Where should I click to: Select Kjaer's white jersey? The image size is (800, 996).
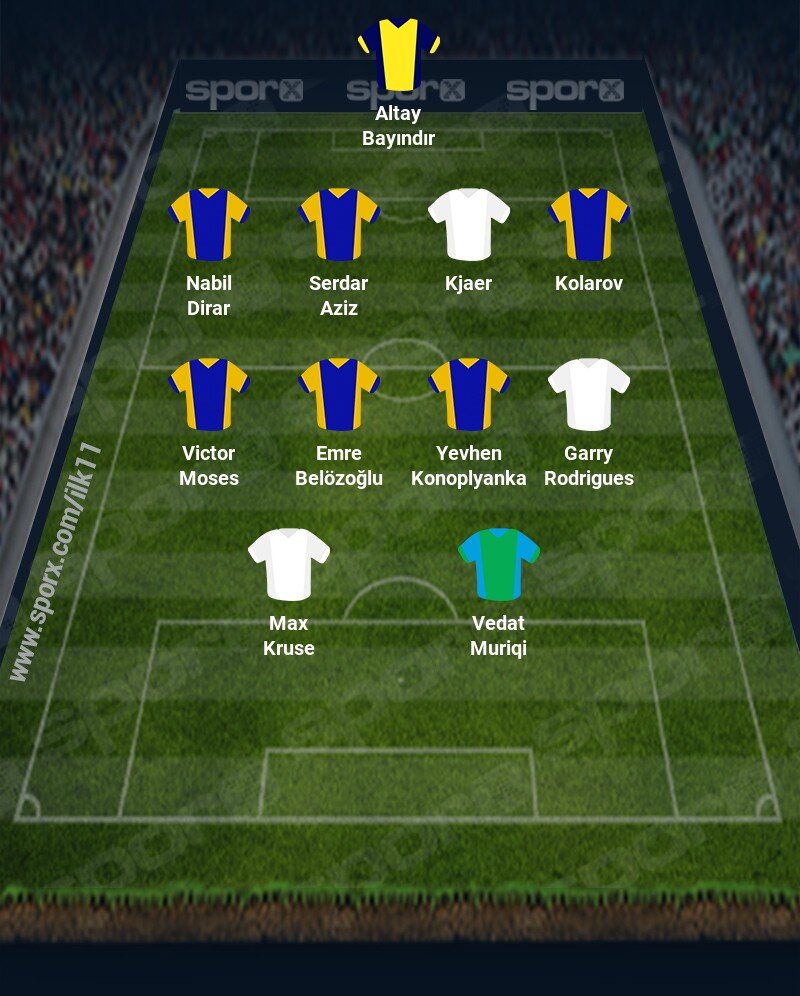pos(469,224)
